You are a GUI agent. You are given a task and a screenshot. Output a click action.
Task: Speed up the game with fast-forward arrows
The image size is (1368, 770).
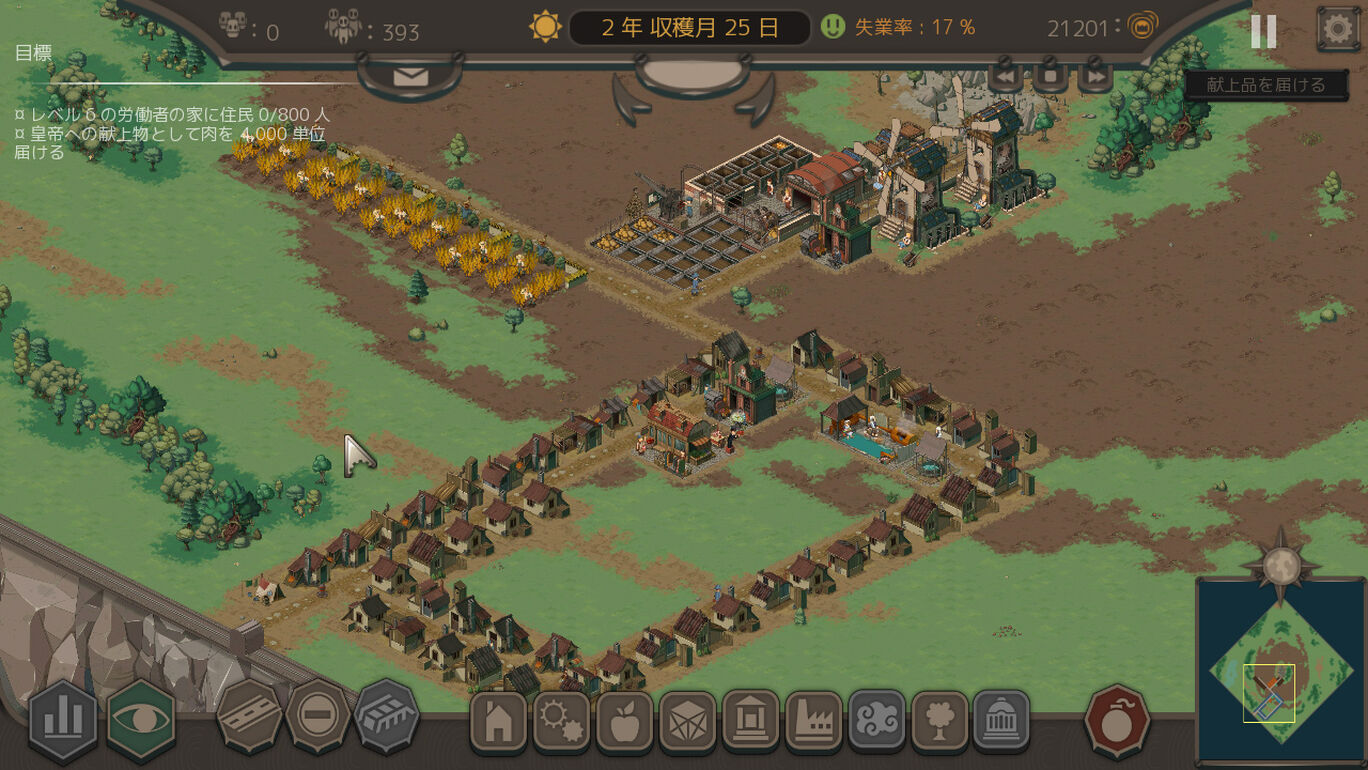coord(1095,76)
